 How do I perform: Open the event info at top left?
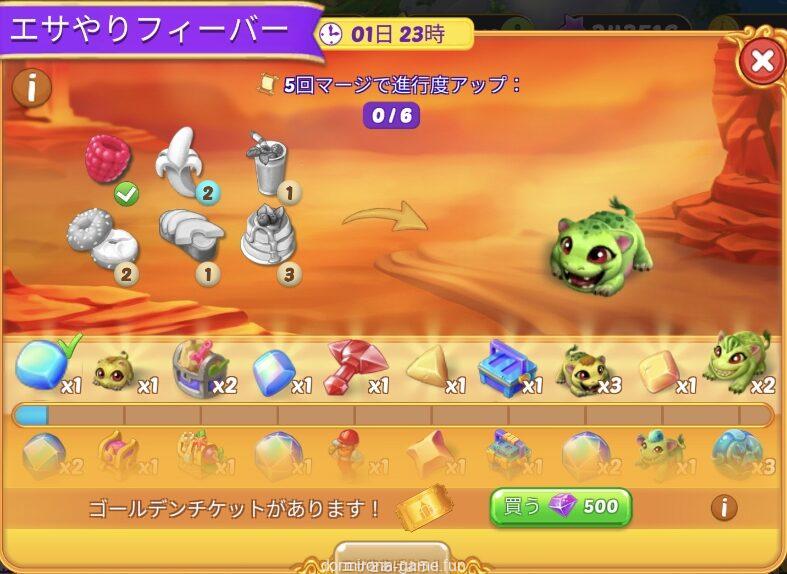32,88
